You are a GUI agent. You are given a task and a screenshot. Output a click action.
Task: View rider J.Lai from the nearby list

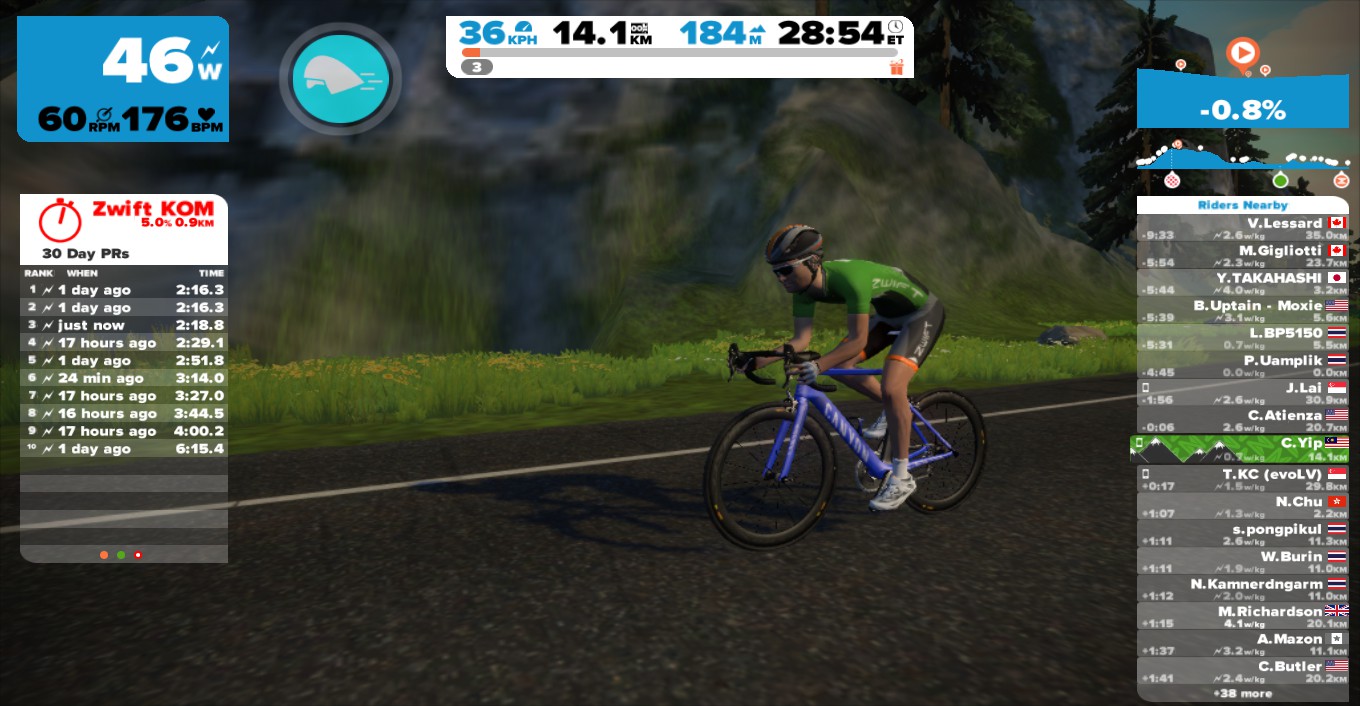(1243, 393)
